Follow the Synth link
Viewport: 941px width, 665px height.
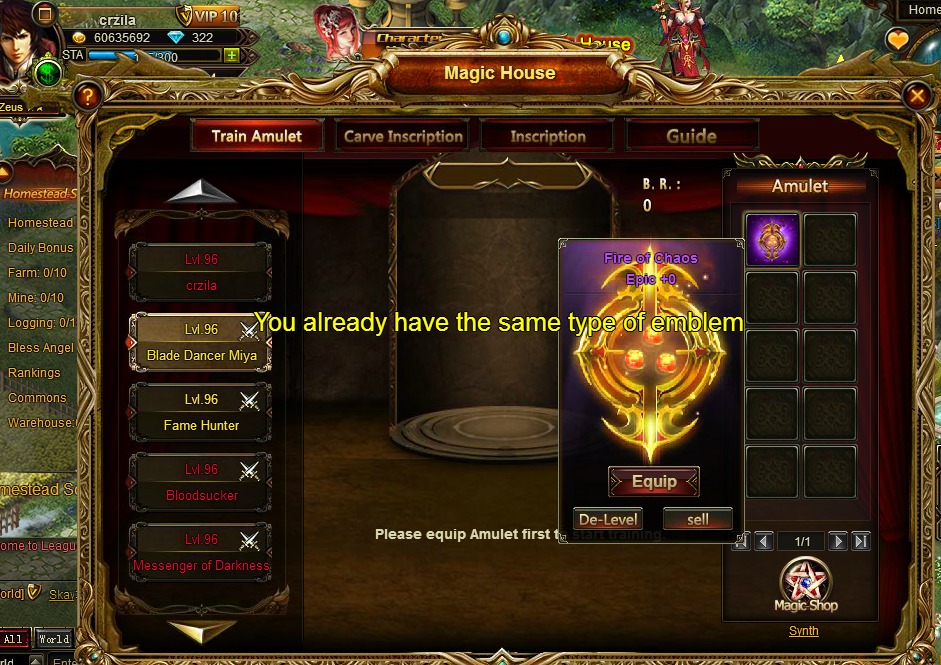pos(803,631)
